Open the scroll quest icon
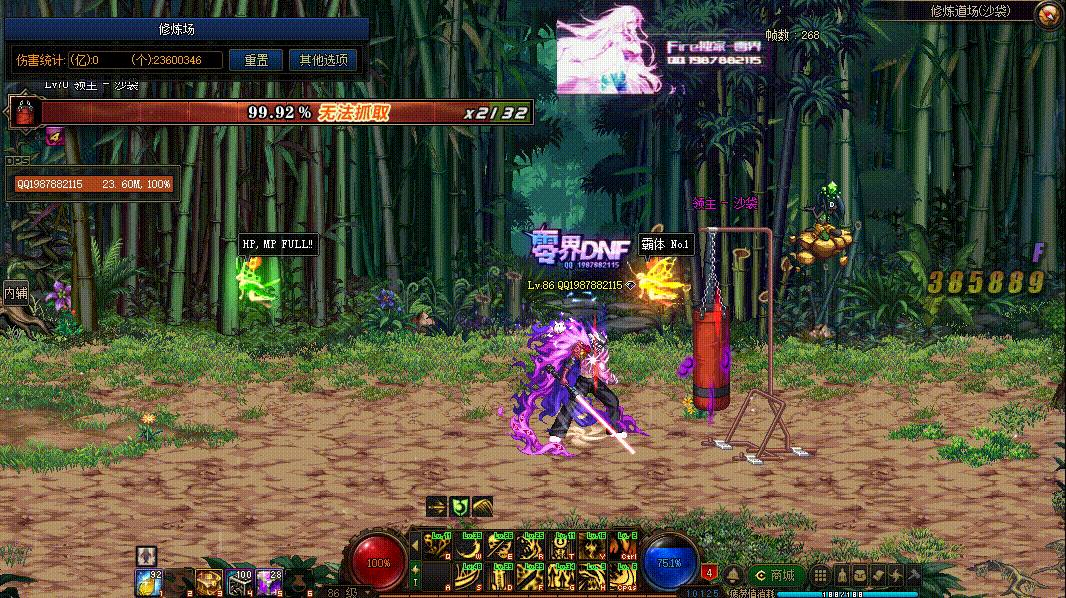 pos(877,575)
